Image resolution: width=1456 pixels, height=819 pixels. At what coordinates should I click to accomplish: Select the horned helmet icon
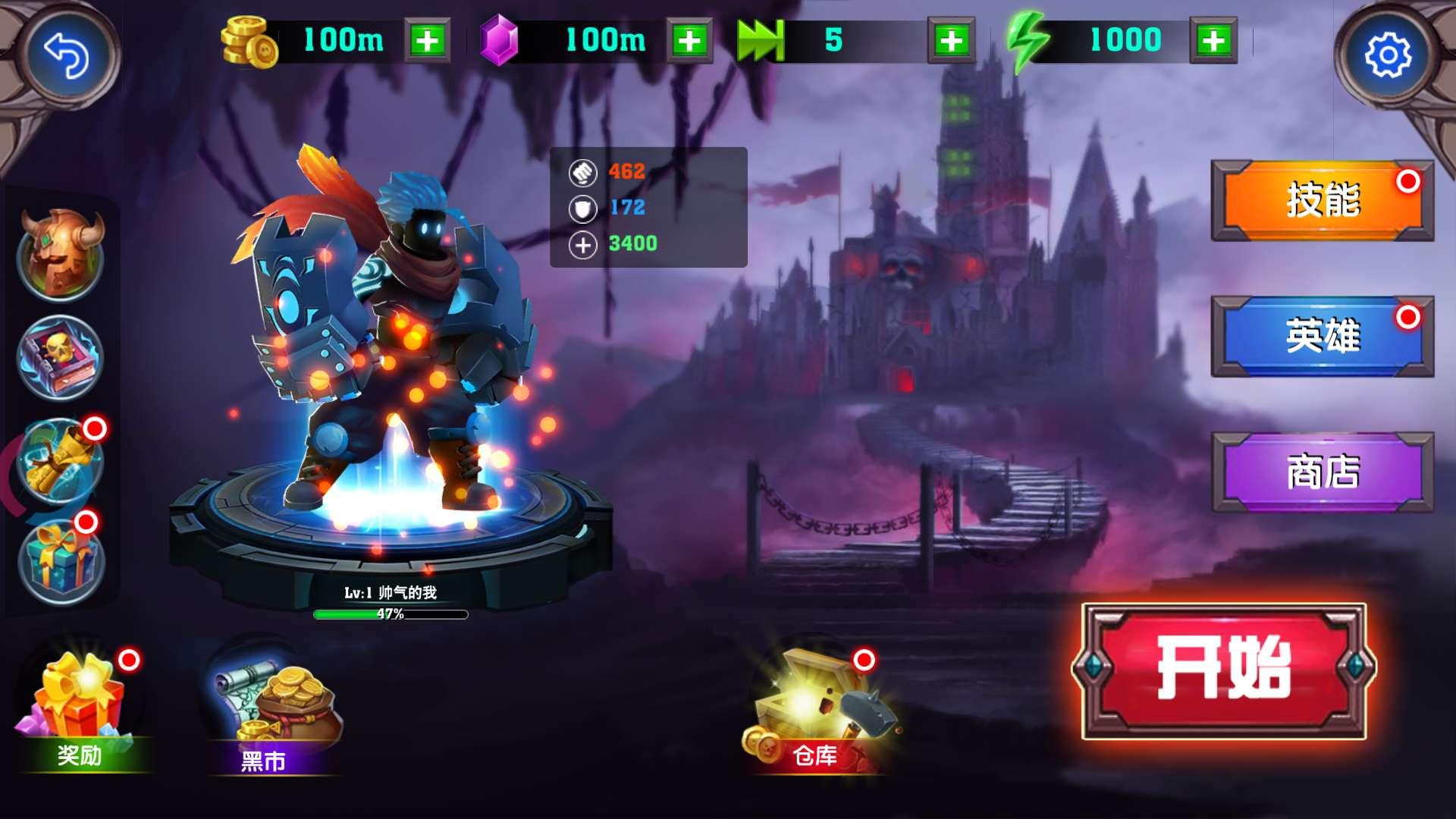coord(61,255)
